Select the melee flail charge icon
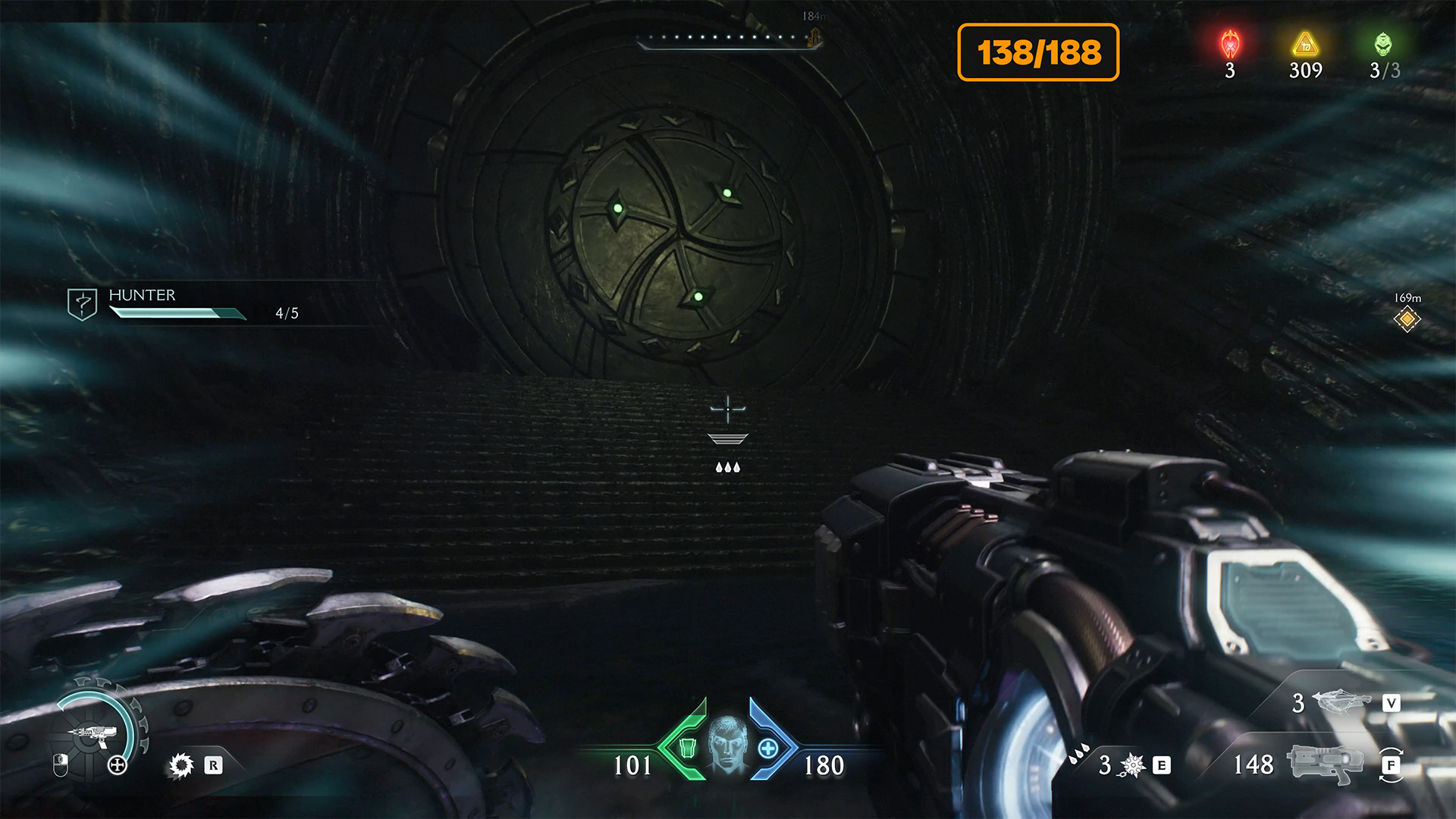This screenshot has height=819, width=1456. pyautogui.click(x=1132, y=765)
